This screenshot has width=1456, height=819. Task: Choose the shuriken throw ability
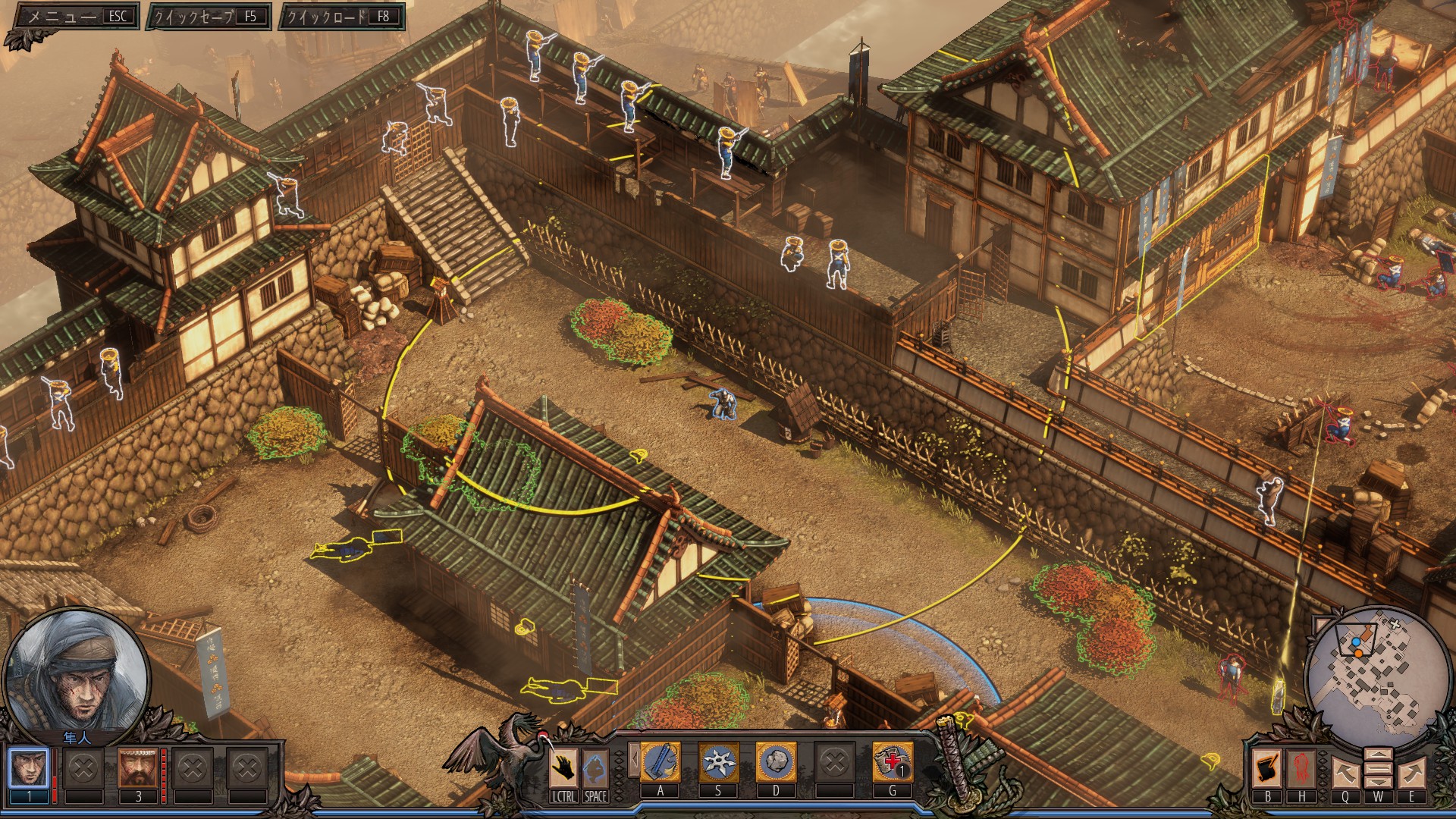coord(718,761)
